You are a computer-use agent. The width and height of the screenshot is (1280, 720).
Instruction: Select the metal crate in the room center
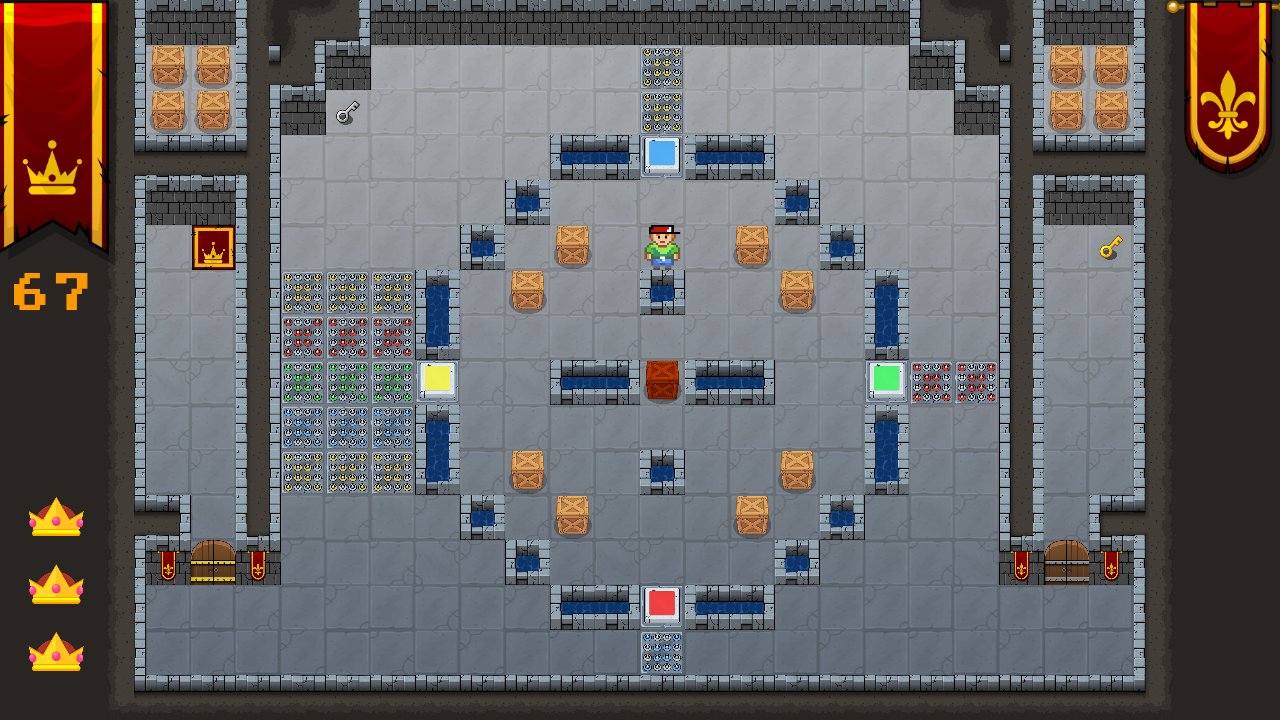tap(663, 382)
